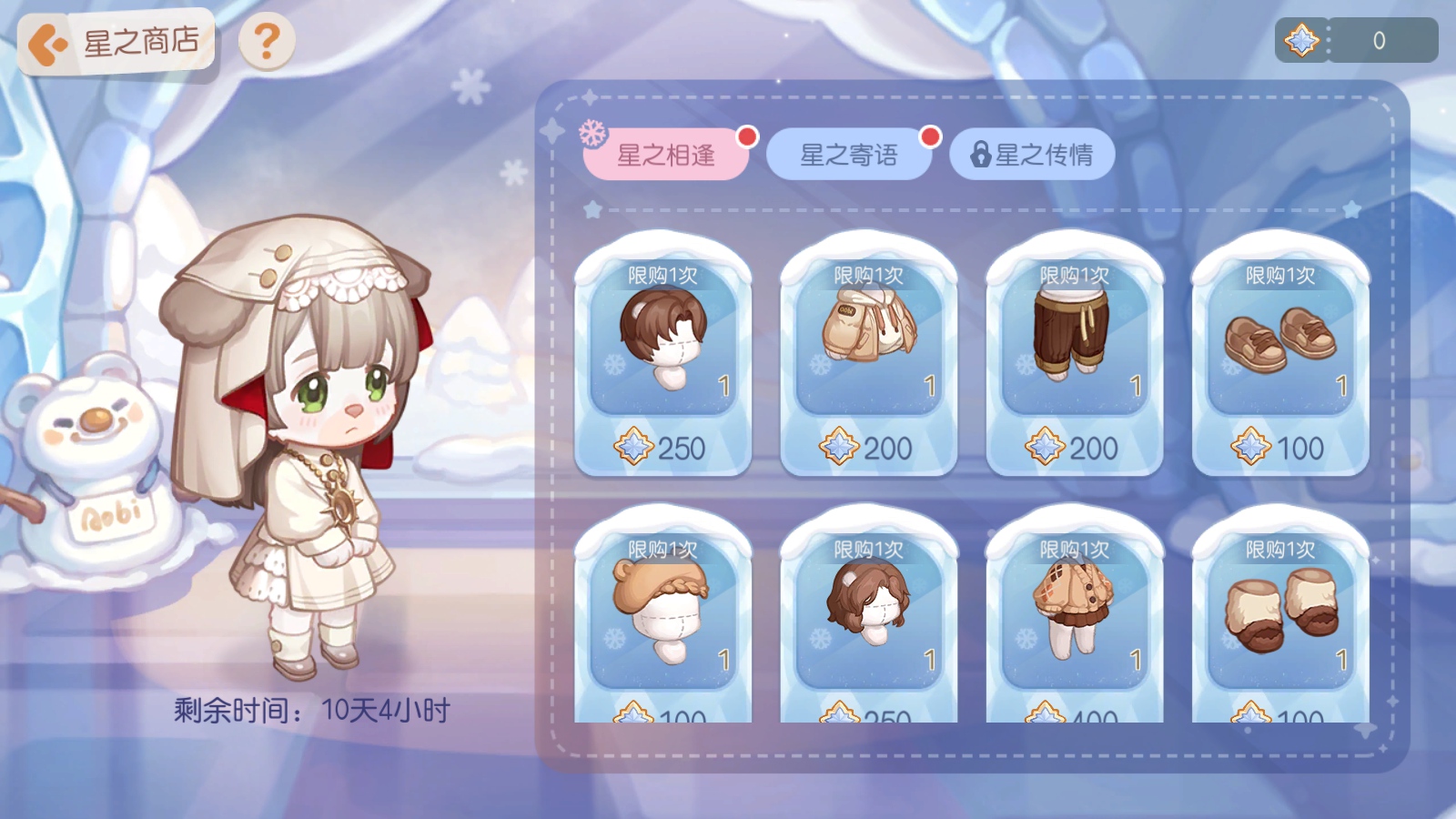Viewport: 1456px width, 819px height.
Task: Purchase the brown shorts priced 200
Action: pyautogui.click(x=1076, y=355)
